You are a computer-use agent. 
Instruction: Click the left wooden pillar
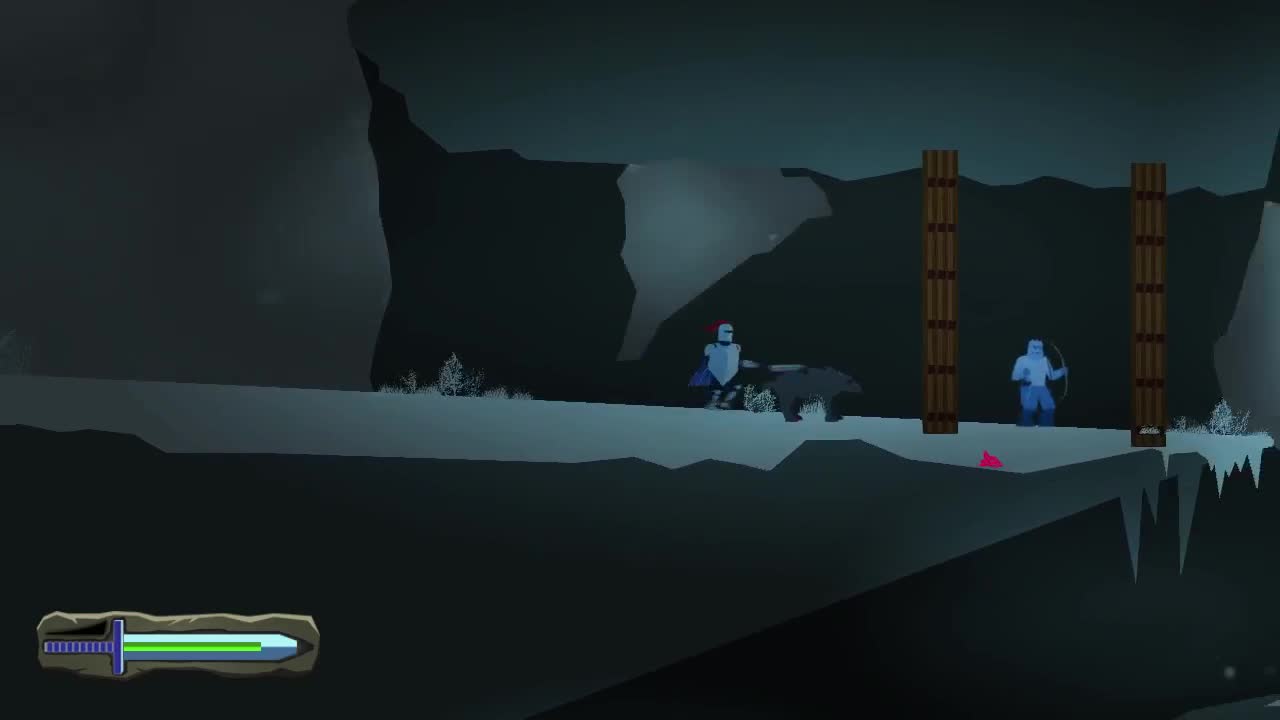(938, 290)
